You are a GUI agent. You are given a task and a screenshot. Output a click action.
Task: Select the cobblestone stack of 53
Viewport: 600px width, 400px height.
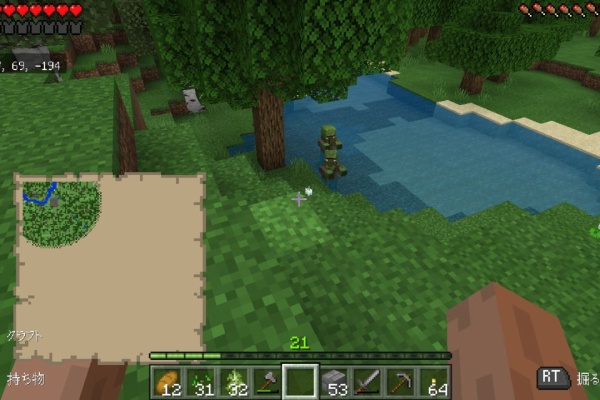(334, 381)
